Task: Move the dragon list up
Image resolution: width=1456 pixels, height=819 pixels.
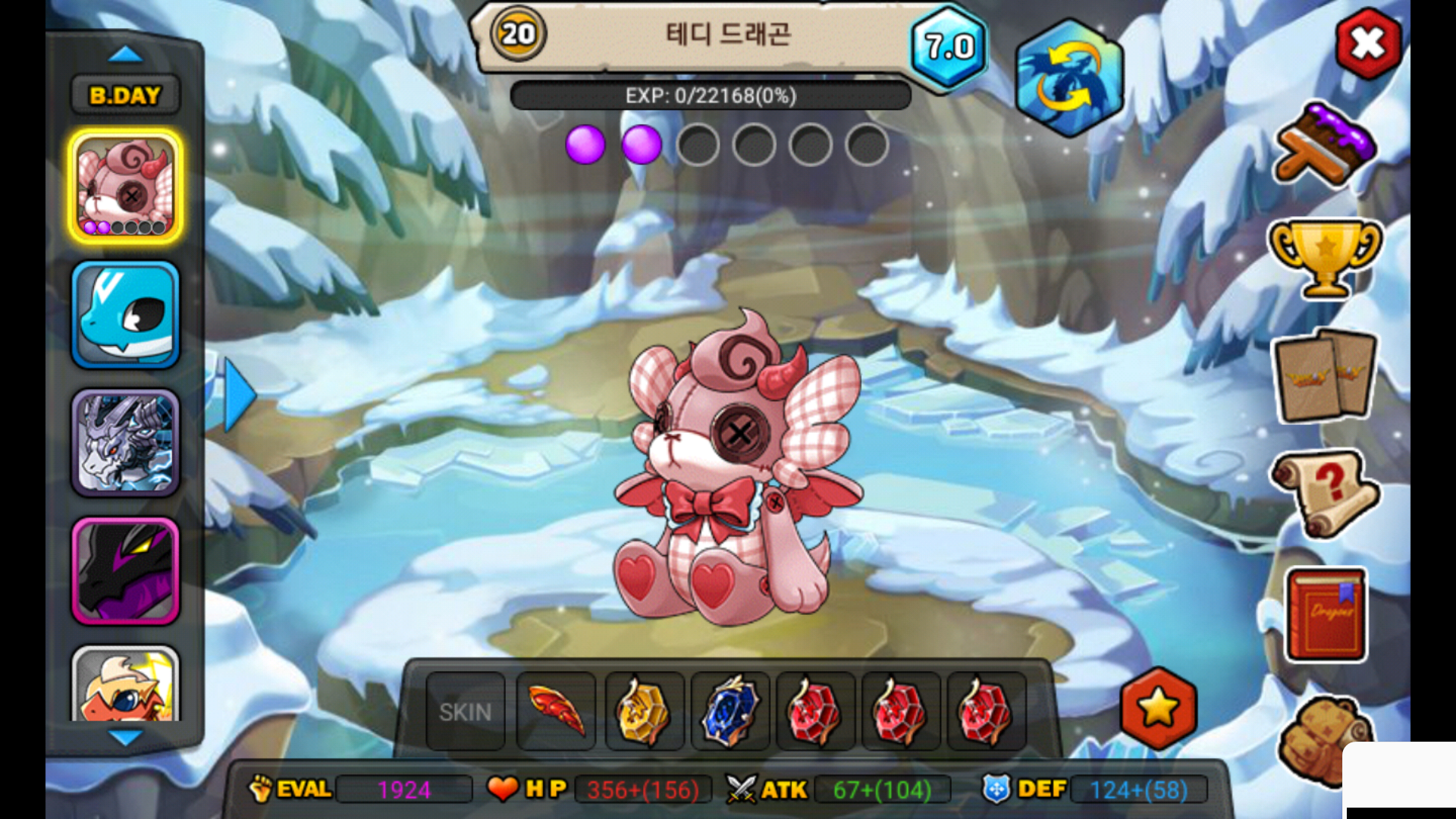Action: (125, 54)
